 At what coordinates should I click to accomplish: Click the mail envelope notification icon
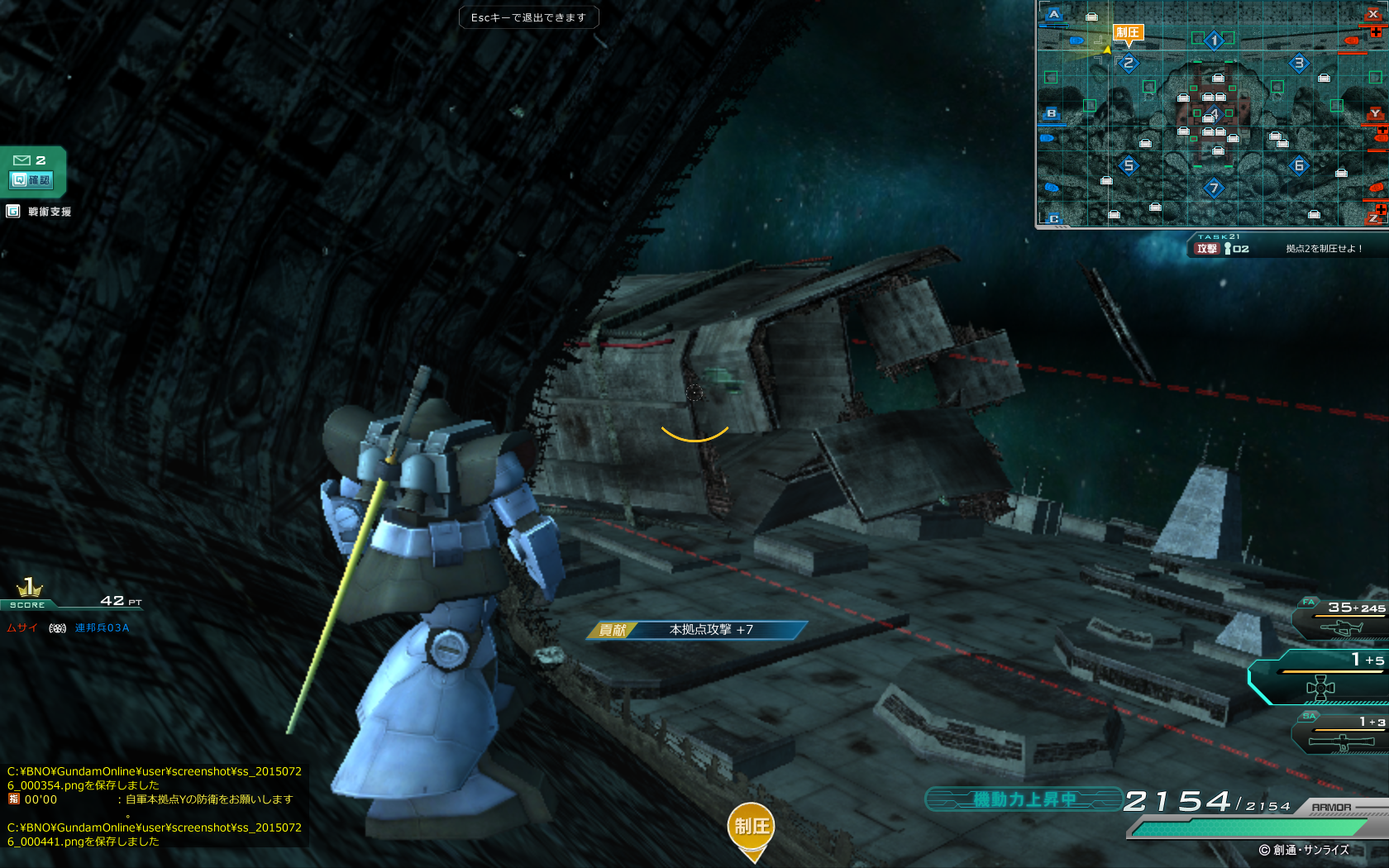(22, 160)
